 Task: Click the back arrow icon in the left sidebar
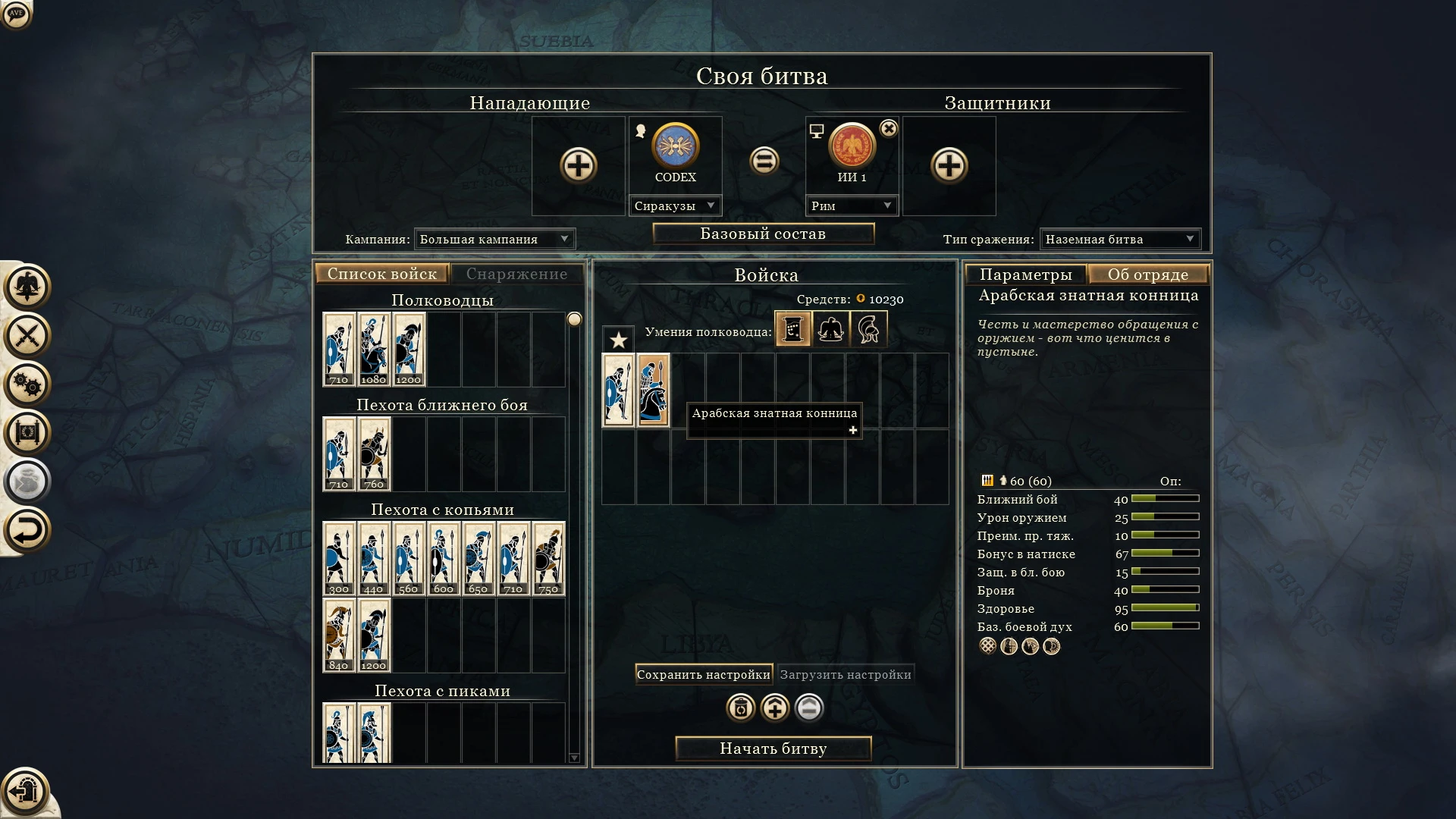point(27,530)
